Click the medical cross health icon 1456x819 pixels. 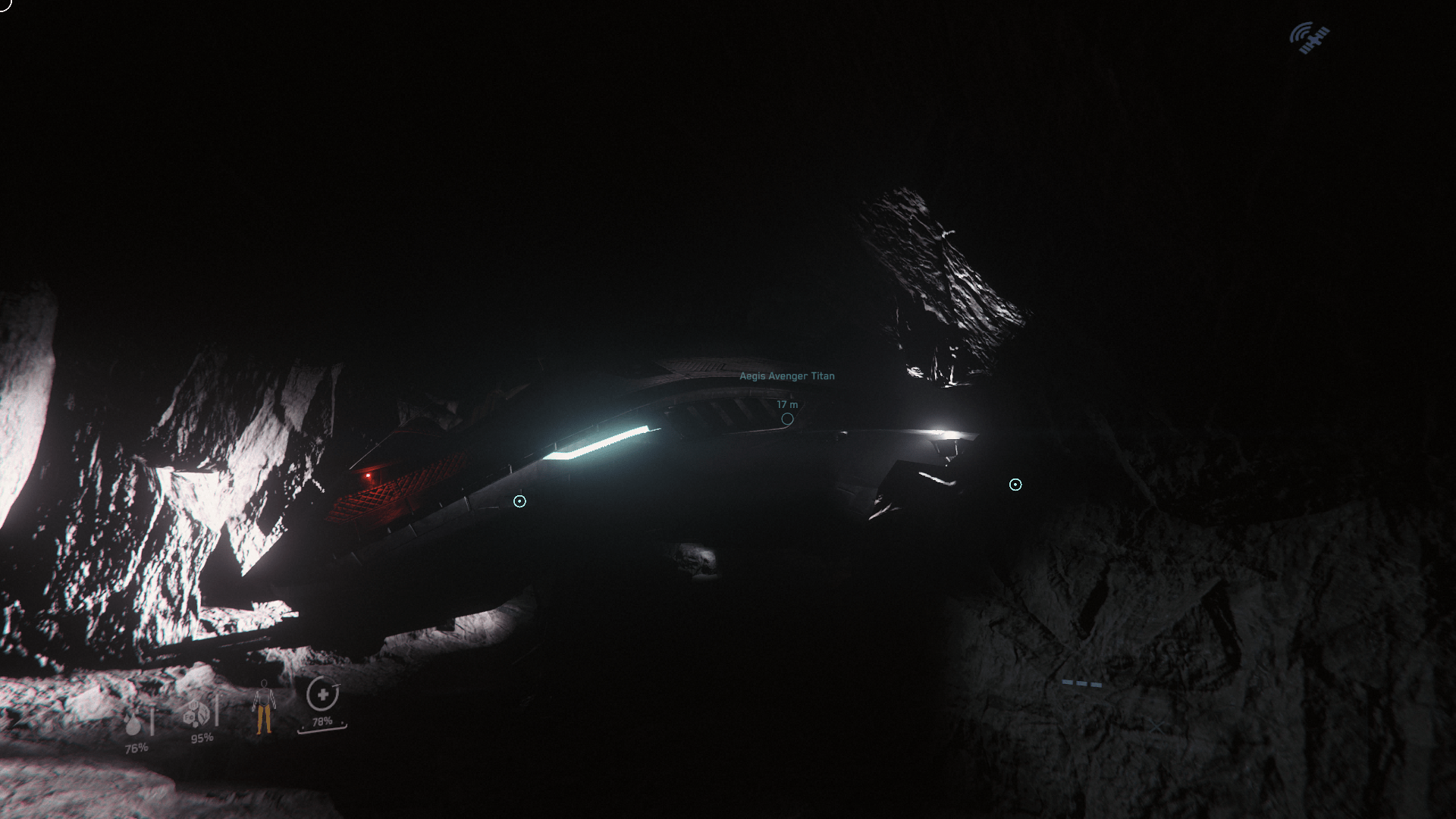coord(322,695)
